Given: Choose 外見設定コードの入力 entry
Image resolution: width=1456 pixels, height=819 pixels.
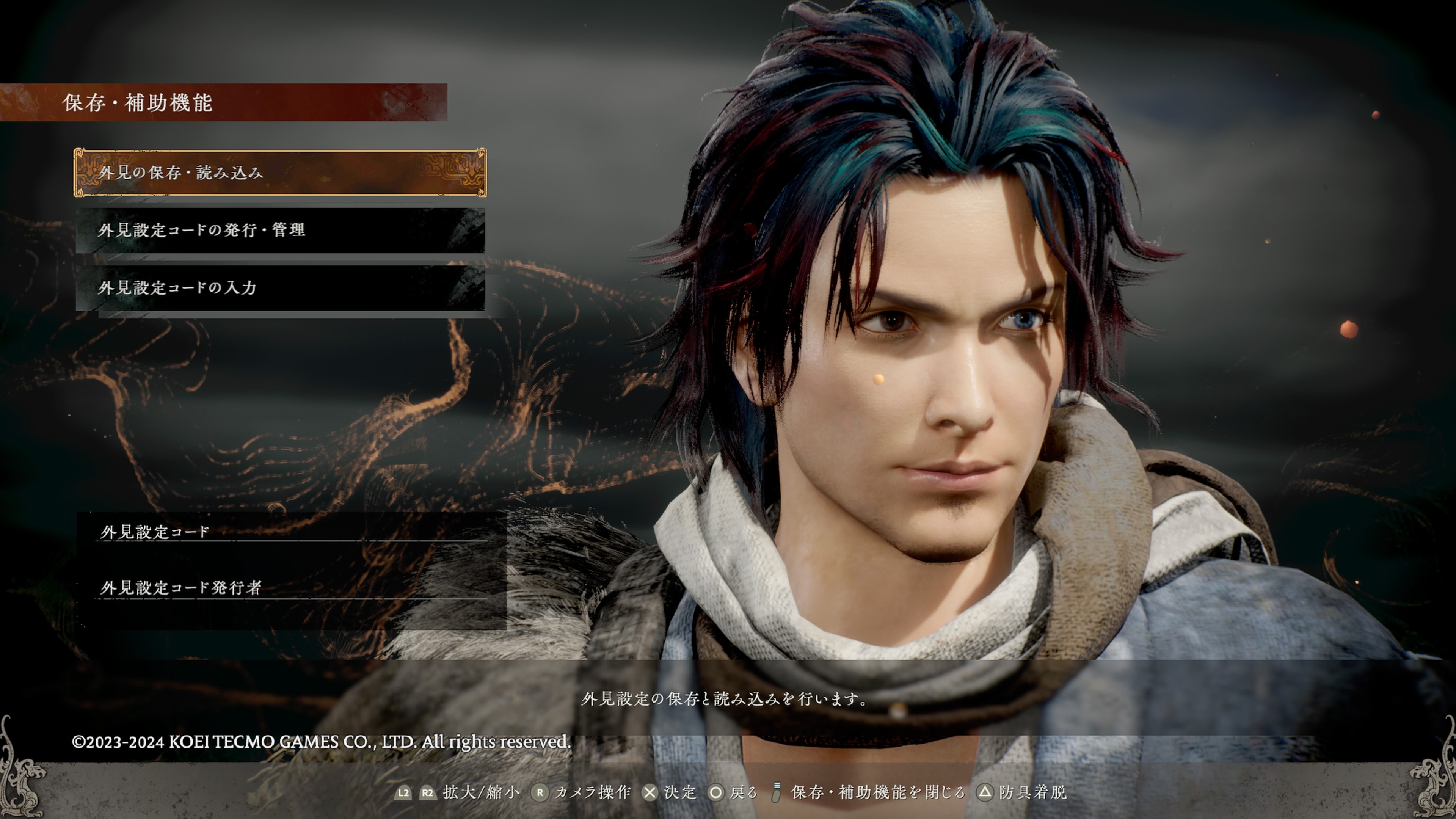Looking at the screenshot, I should 280,288.
